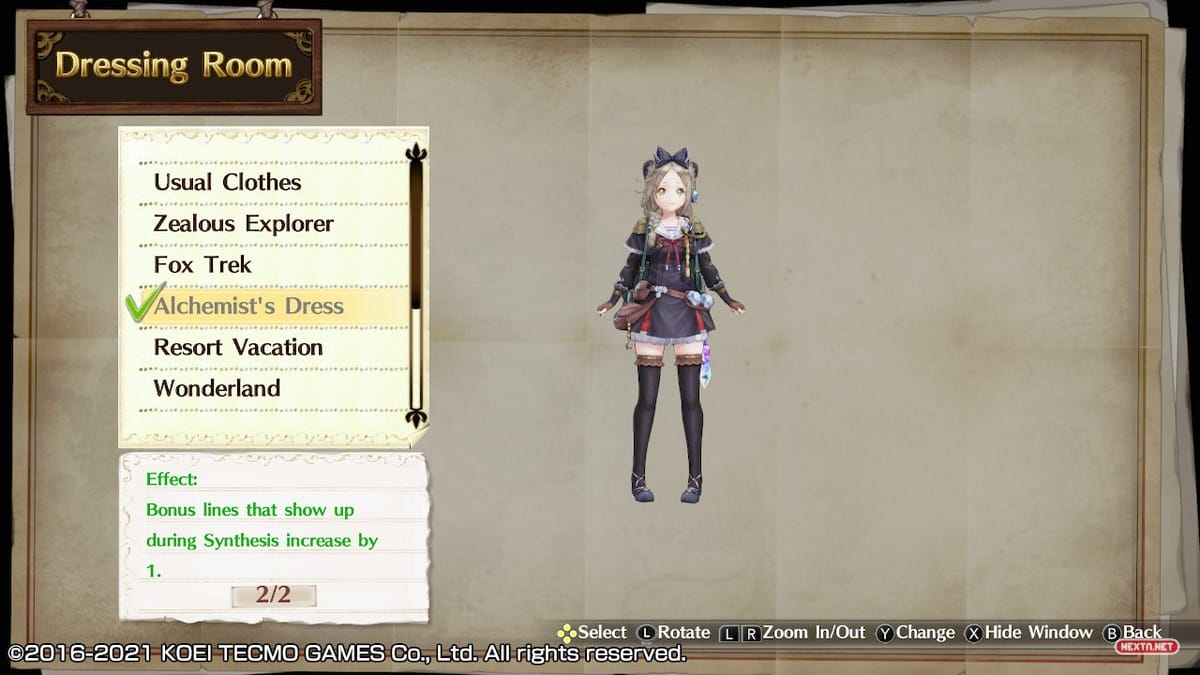
Task: Choose the Wonderland outfit
Action: pos(217,388)
